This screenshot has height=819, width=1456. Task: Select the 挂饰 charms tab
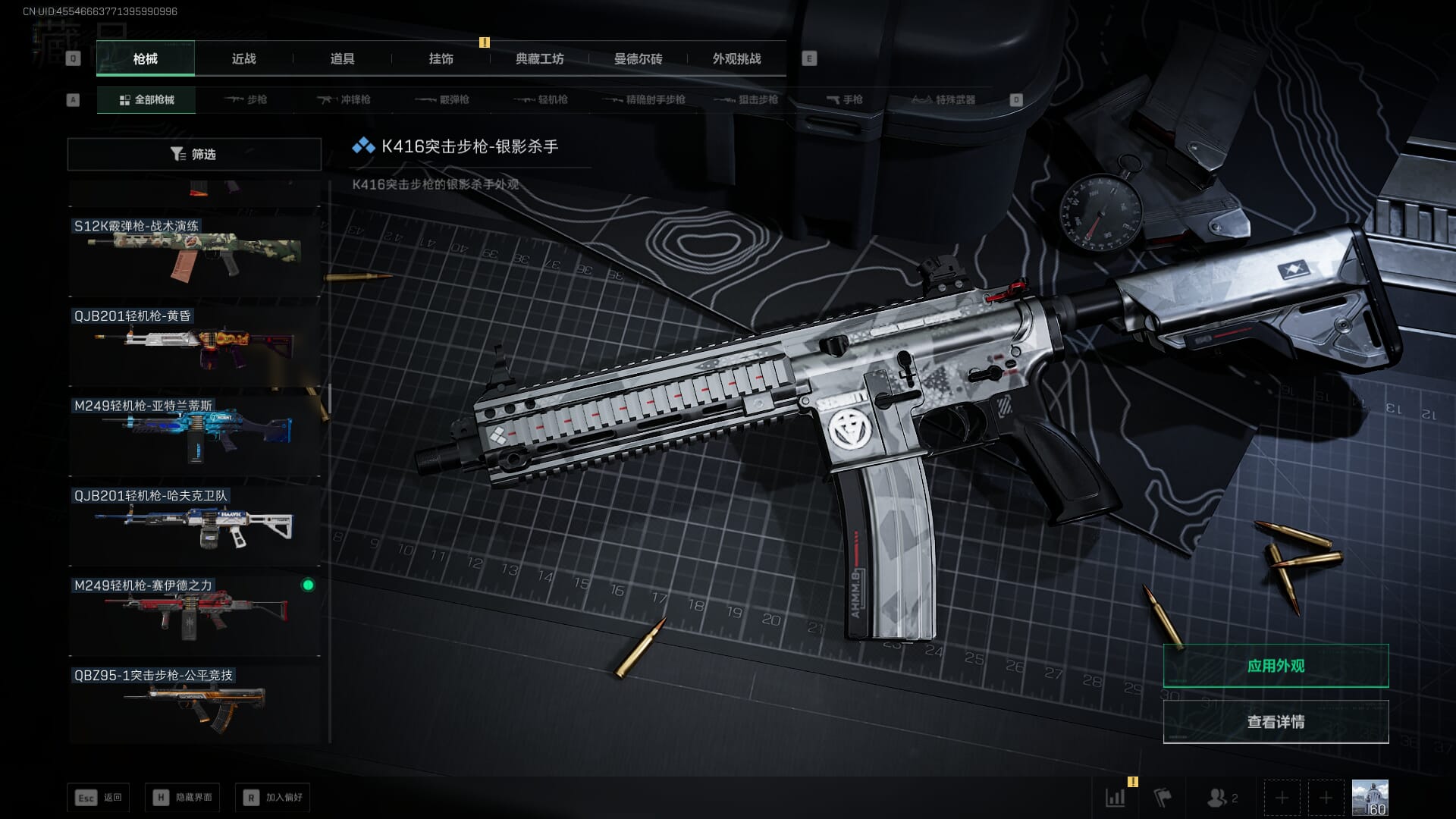click(441, 58)
